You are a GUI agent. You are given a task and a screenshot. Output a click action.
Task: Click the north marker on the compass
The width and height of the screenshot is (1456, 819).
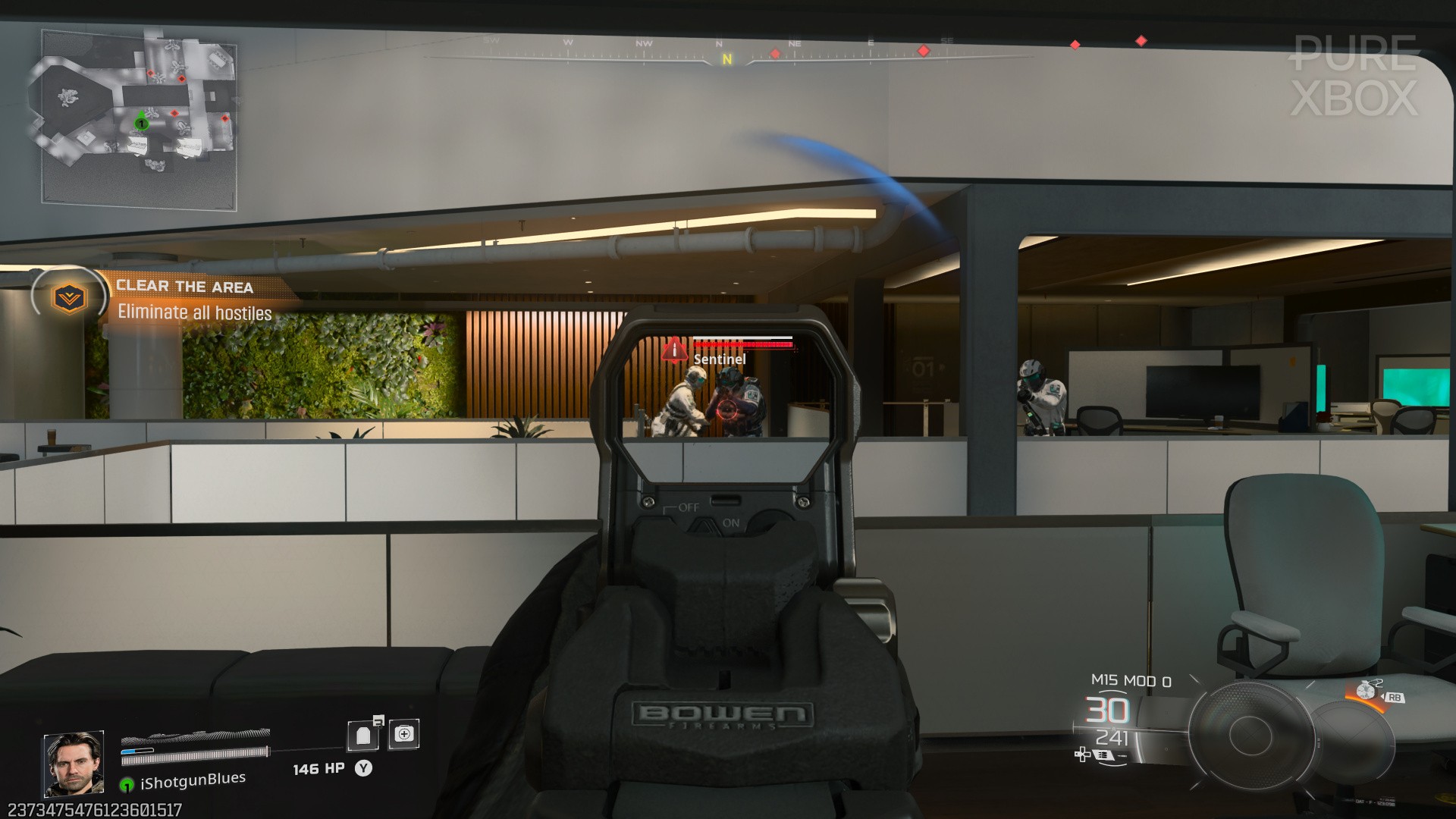point(727,58)
